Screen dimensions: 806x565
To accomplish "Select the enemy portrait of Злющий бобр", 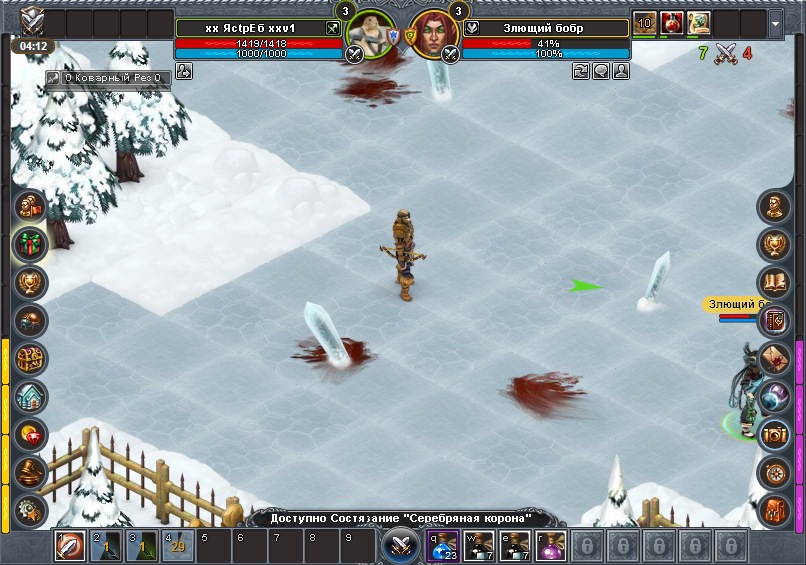I will pos(431,36).
